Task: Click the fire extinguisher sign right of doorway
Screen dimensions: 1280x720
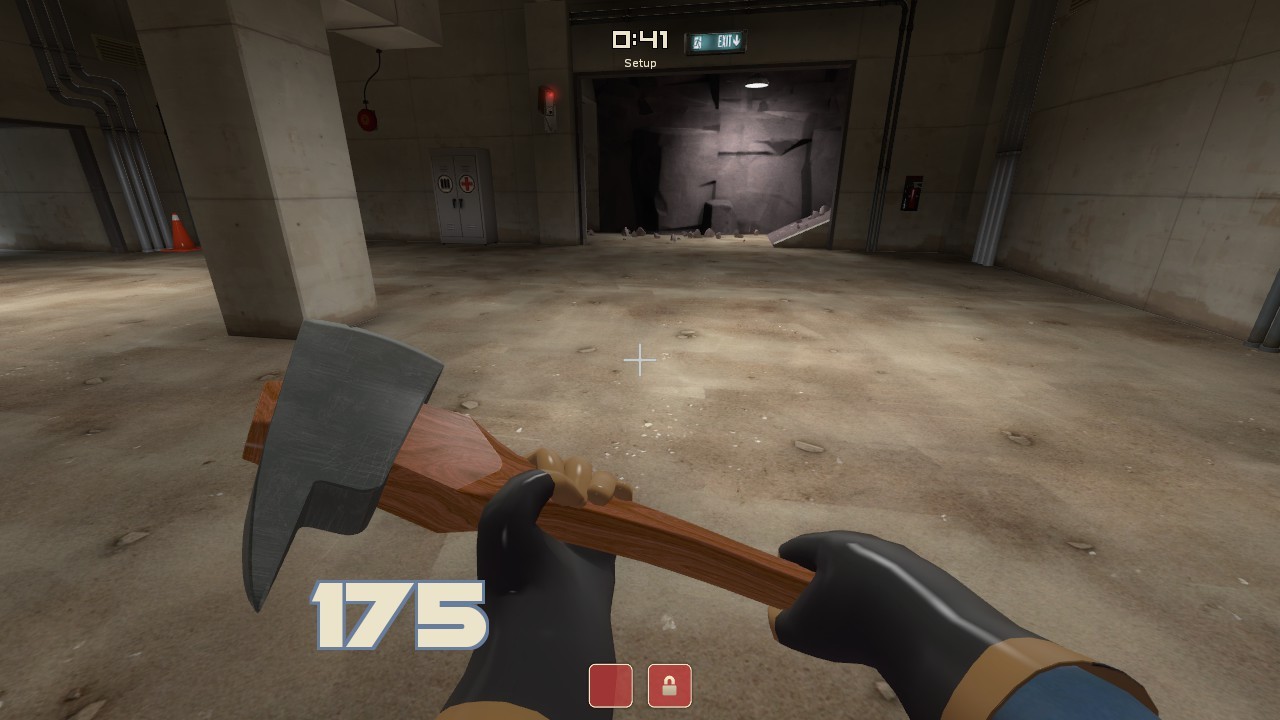Action: pos(911,191)
